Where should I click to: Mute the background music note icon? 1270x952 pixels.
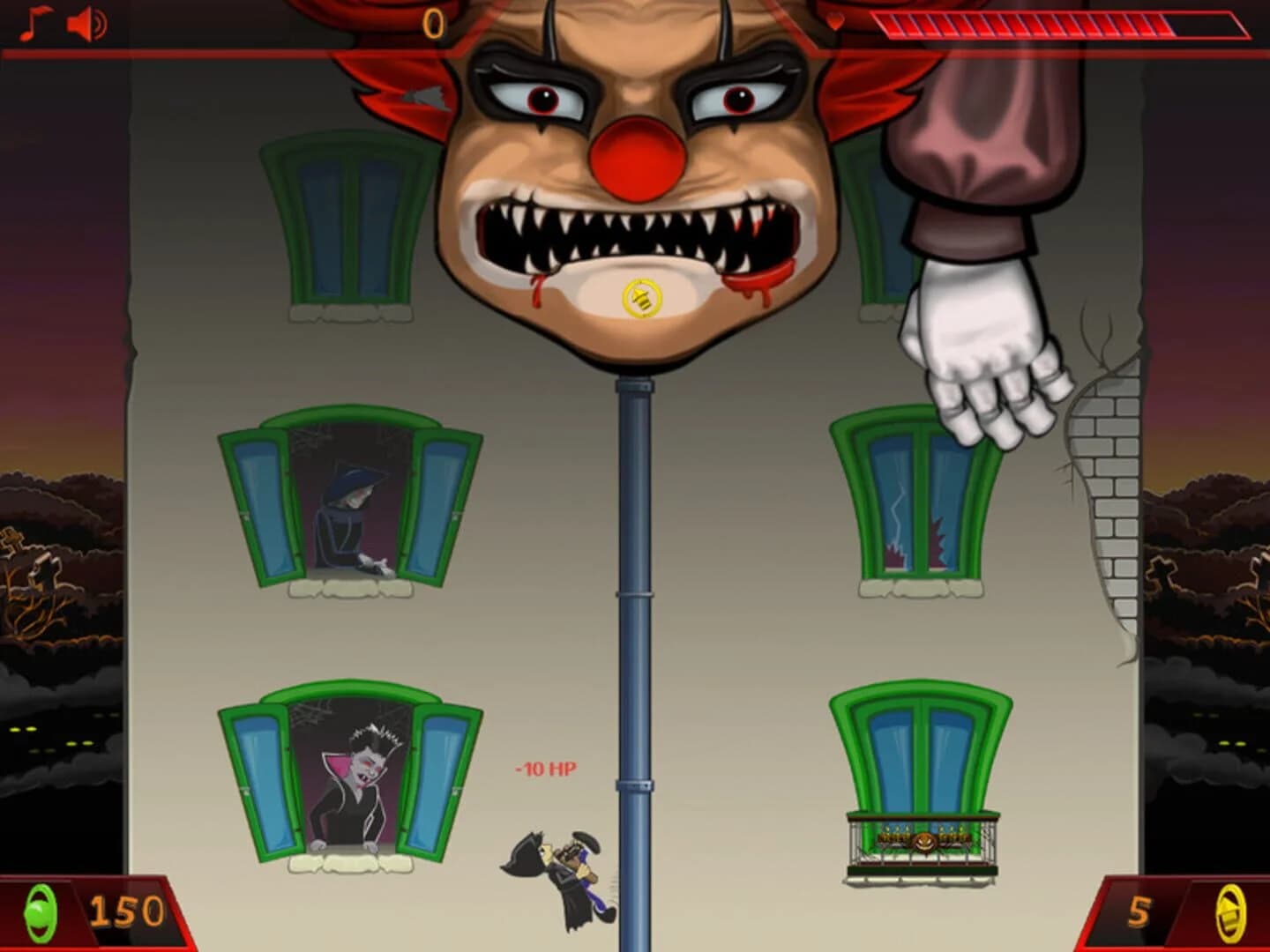pyautogui.click(x=34, y=20)
